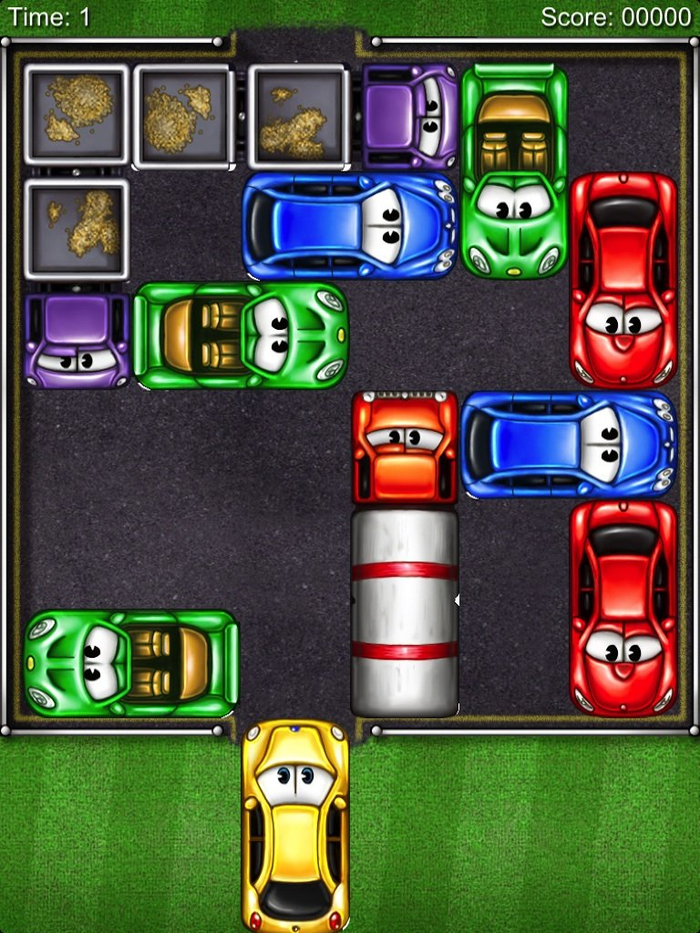Select the white barrel with red stripes
The width and height of the screenshot is (700, 933).
tap(404, 612)
